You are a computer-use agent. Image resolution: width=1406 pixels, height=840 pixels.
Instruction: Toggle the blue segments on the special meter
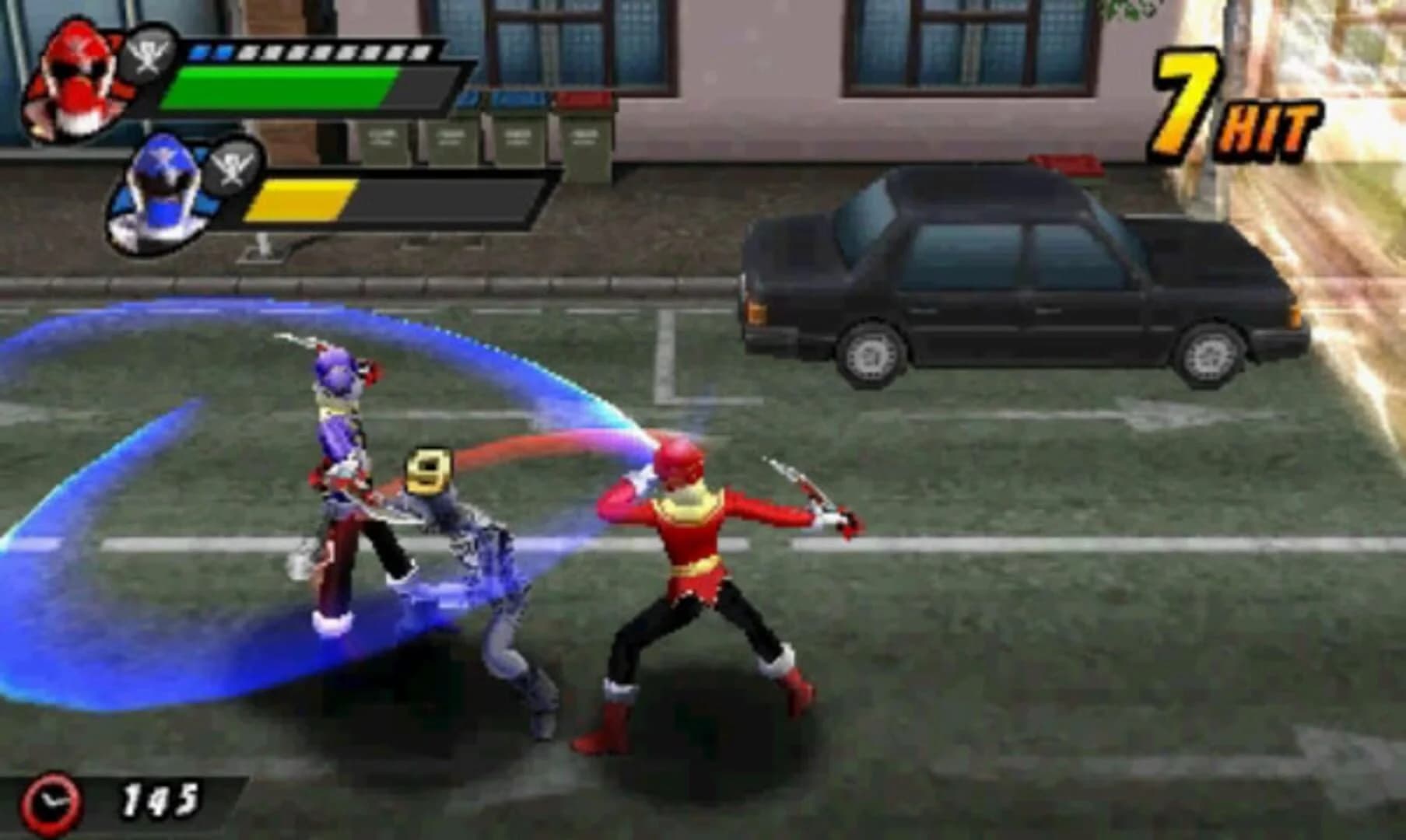(x=211, y=53)
